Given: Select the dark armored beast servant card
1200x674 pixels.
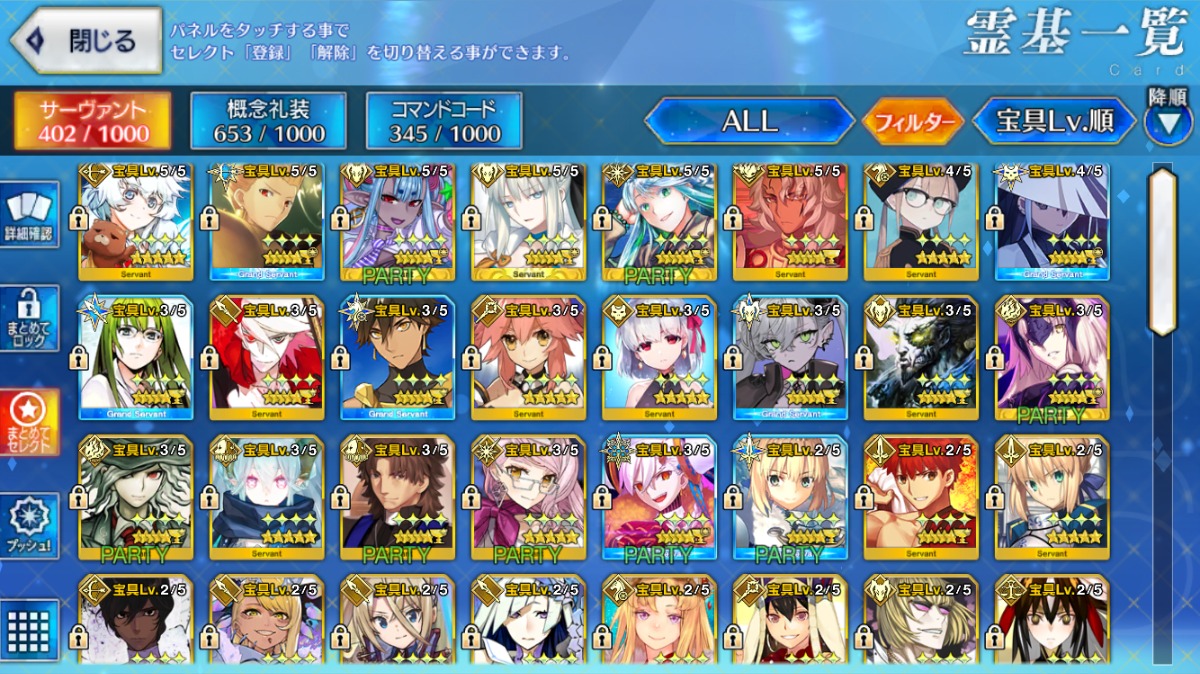Looking at the screenshot, I should pos(921,357).
